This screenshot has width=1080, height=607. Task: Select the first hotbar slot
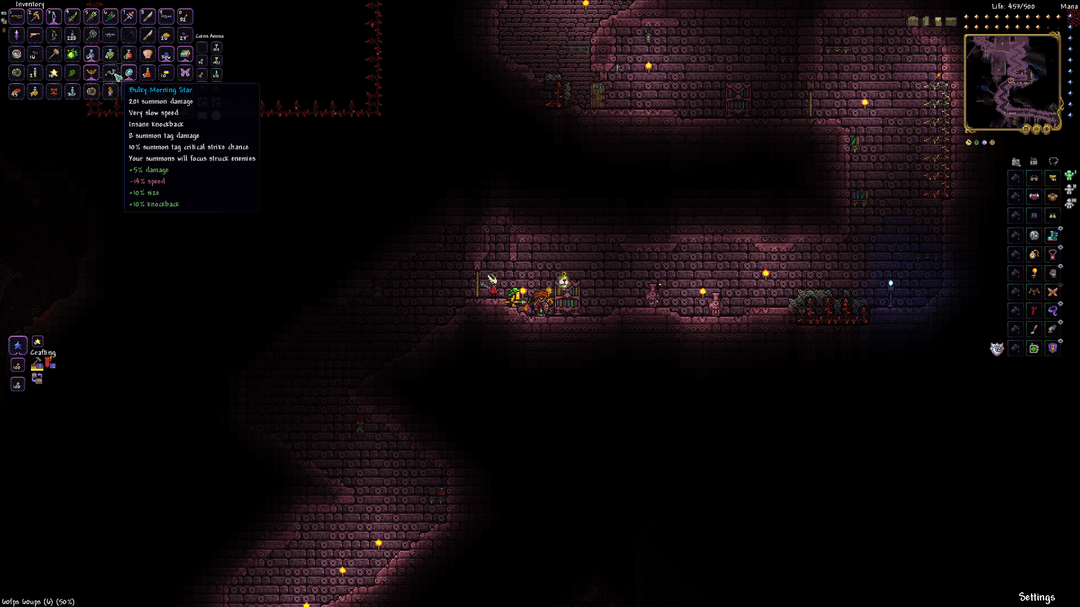coord(17,17)
